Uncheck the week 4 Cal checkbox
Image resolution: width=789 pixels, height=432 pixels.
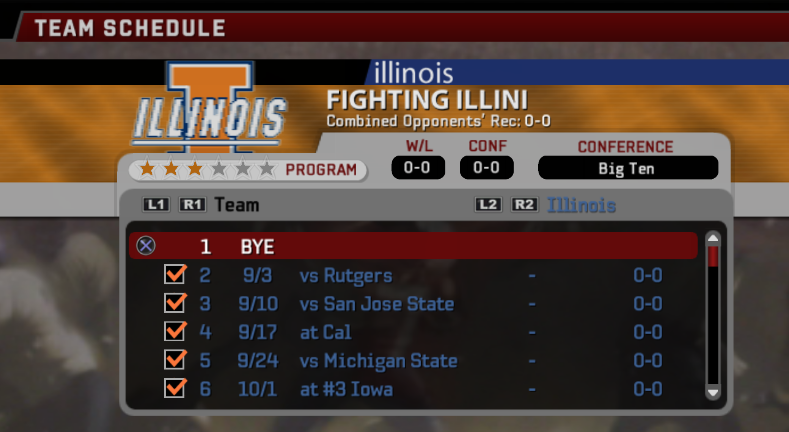click(x=175, y=332)
